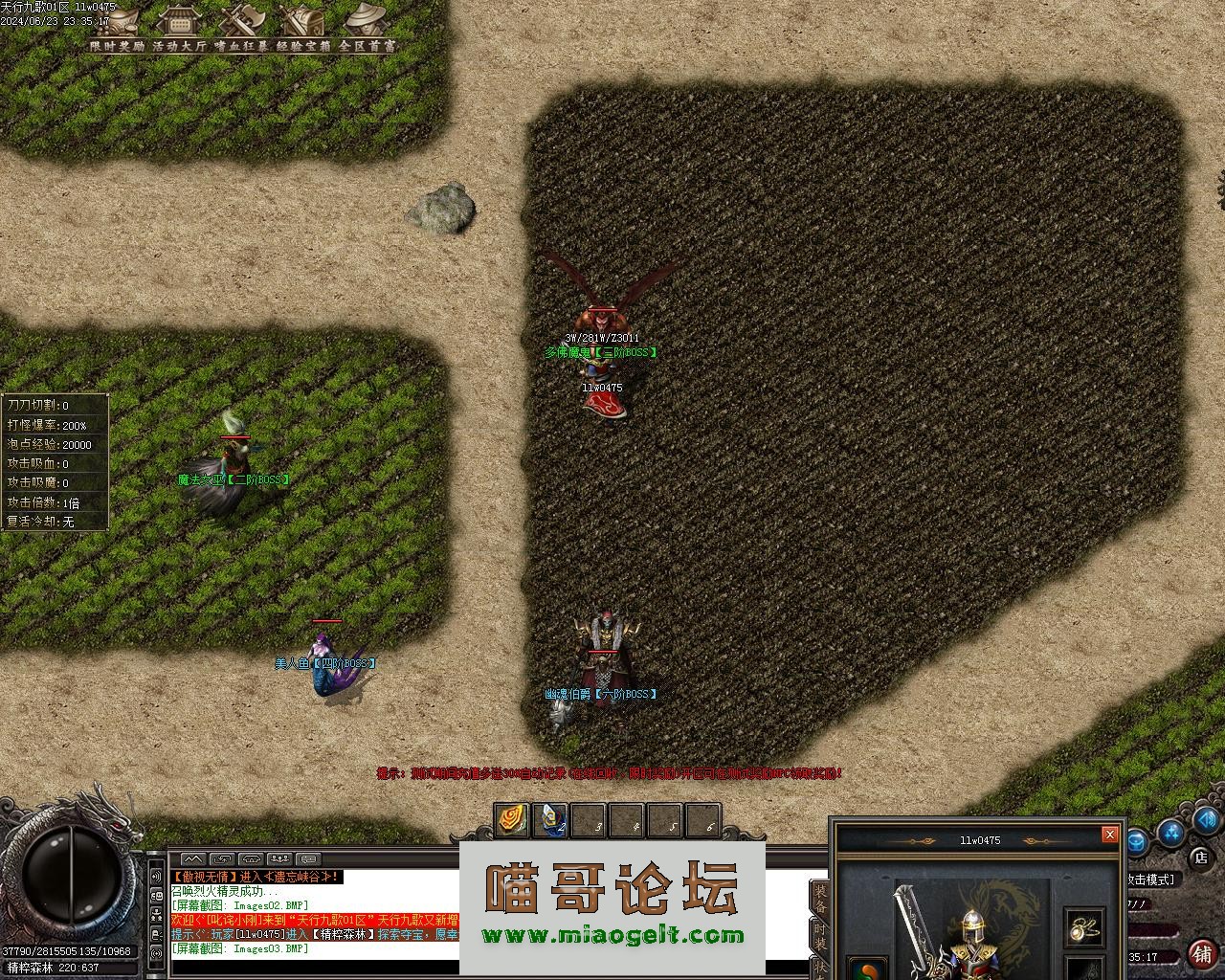Viewport: 1225px width, 980px height.
Task: Use the second hotbar slot item
Action: (548, 820)
